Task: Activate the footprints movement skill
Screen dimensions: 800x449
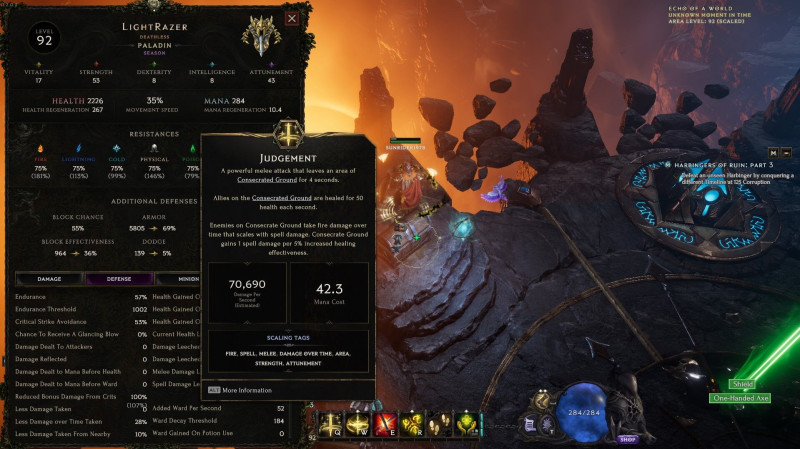Action: pyautogui.click(x=439, y=424)
